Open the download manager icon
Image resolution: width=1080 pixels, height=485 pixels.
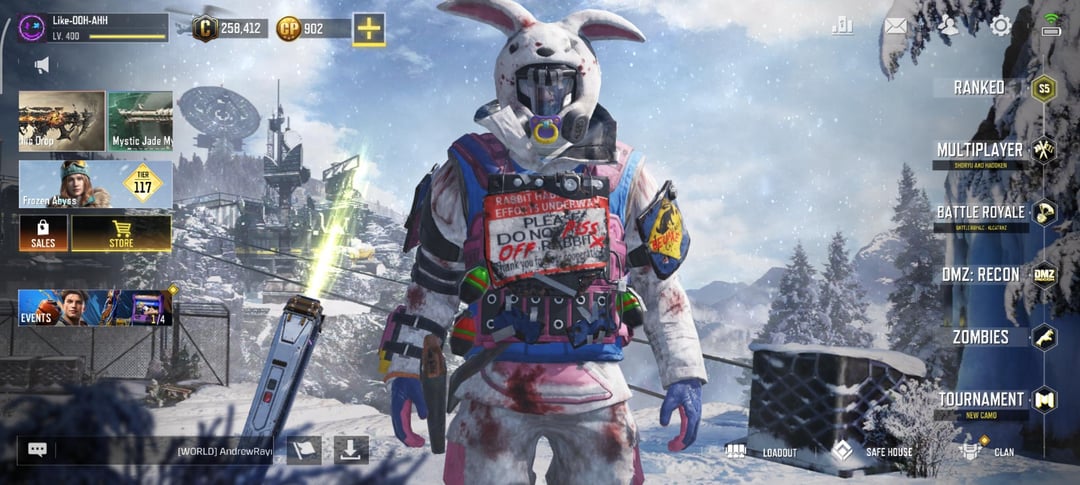(350, 450)
